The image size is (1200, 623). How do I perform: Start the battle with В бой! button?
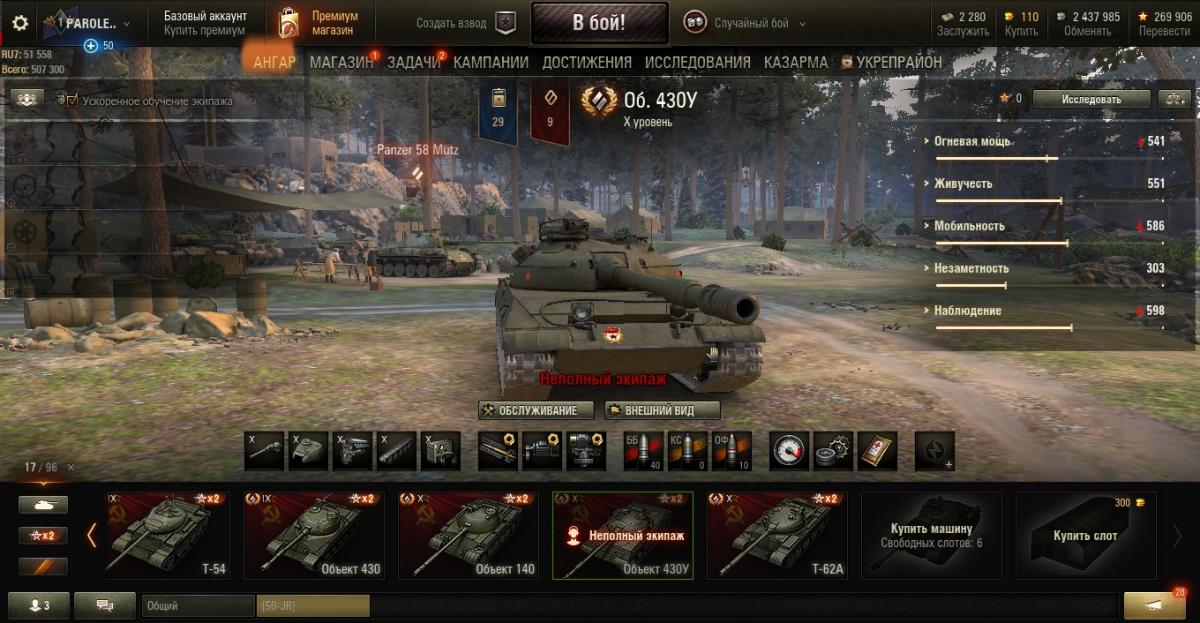[599, 23]
